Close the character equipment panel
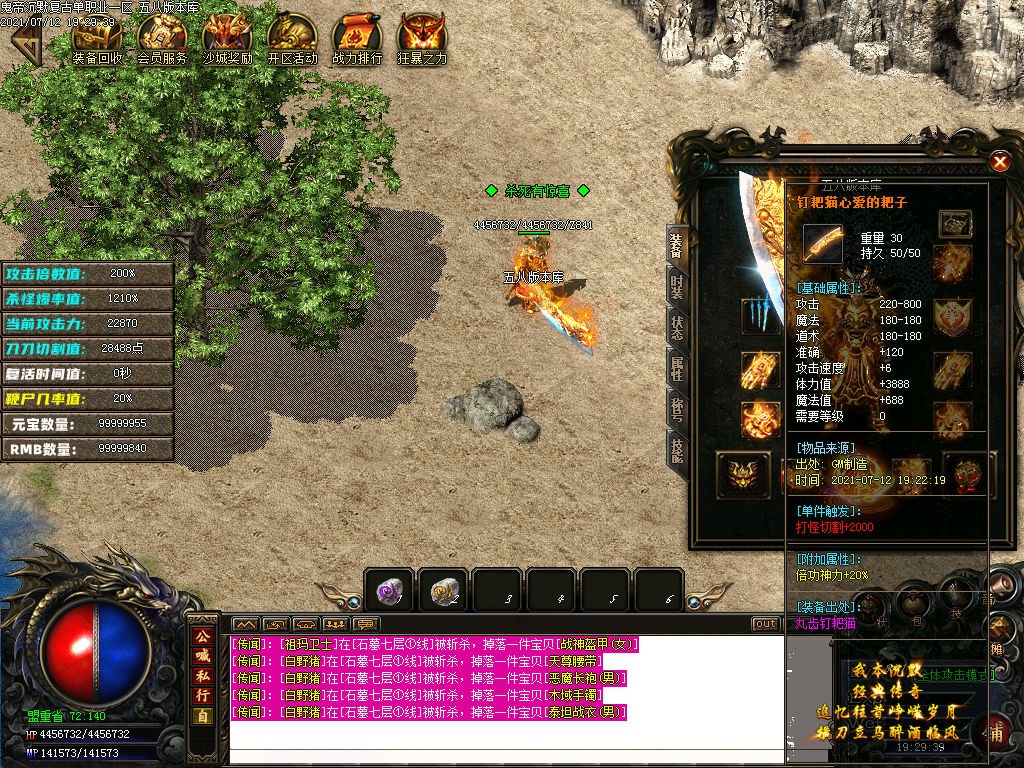Screen dimensions: 1024x768 click(1000, 161)
